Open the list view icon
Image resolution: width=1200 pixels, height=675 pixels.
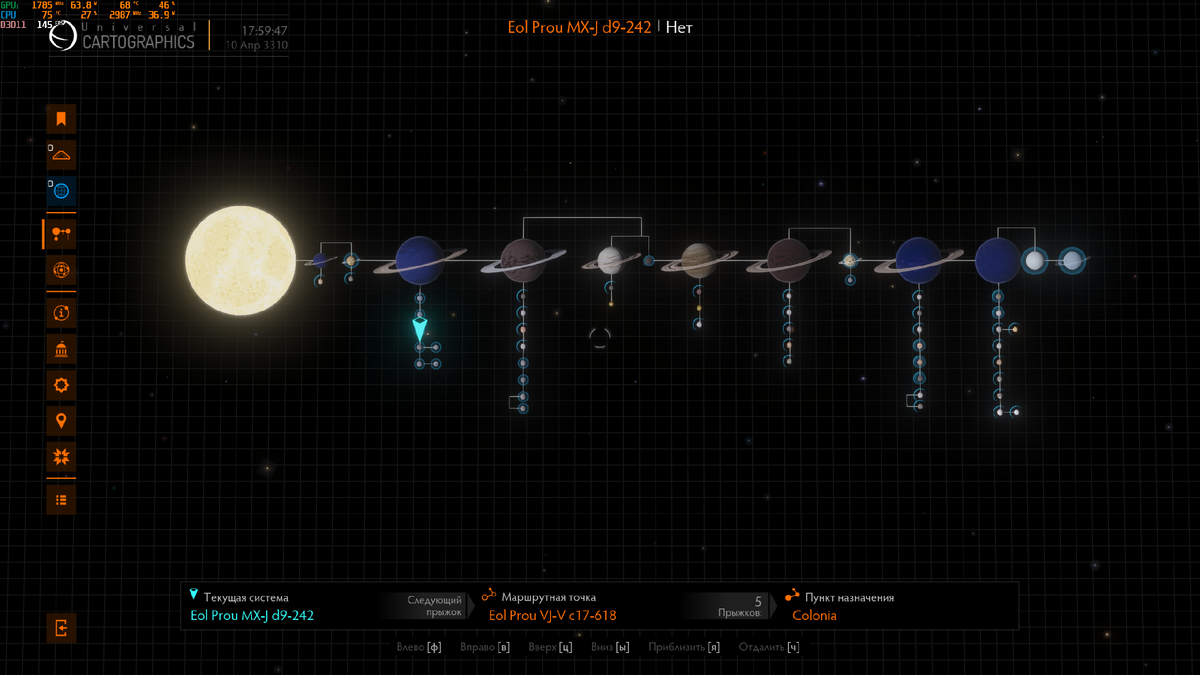[61, 499]
